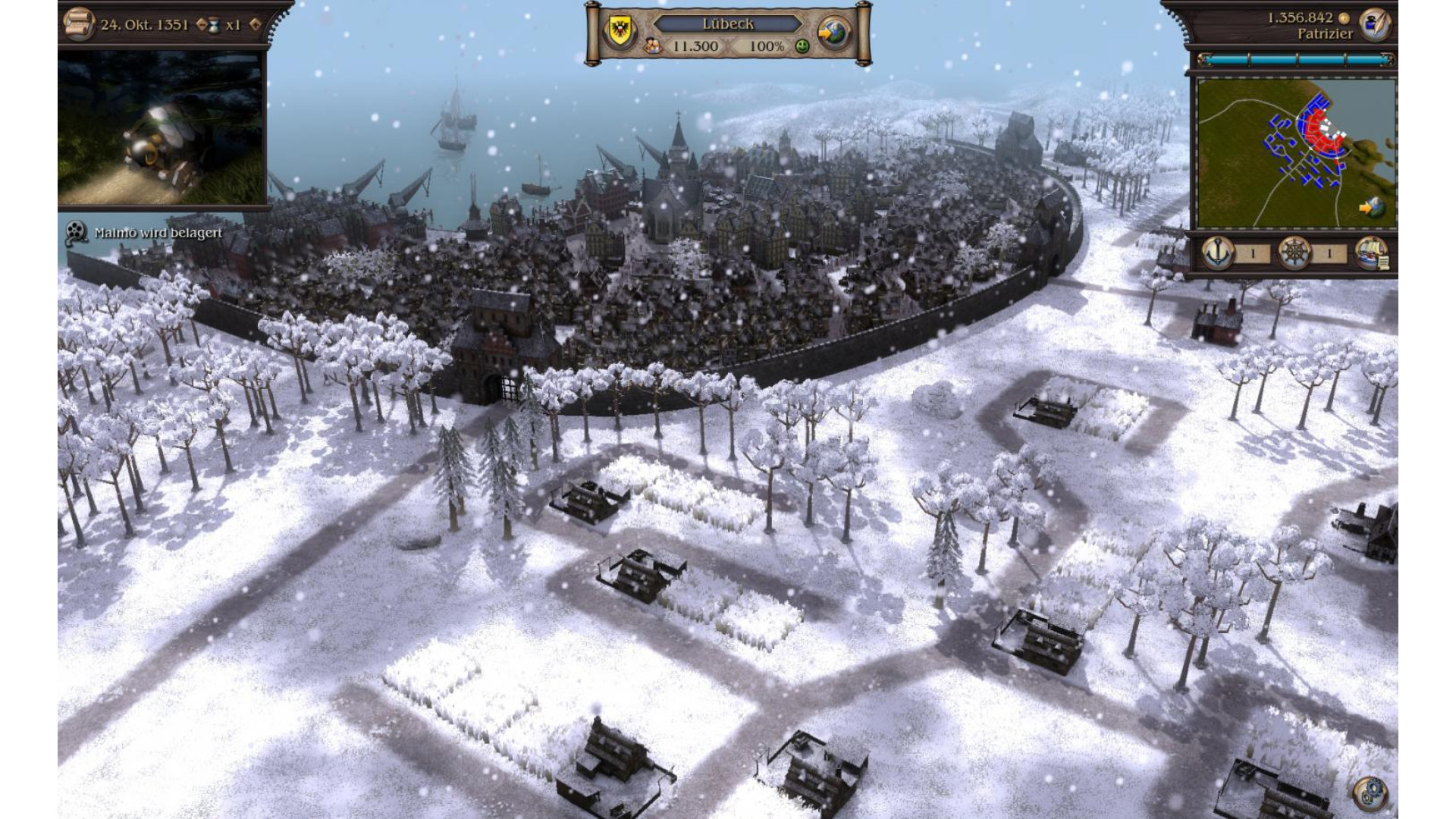
Task: Switch to the sea map via globe button
Action: click(834, 33)
